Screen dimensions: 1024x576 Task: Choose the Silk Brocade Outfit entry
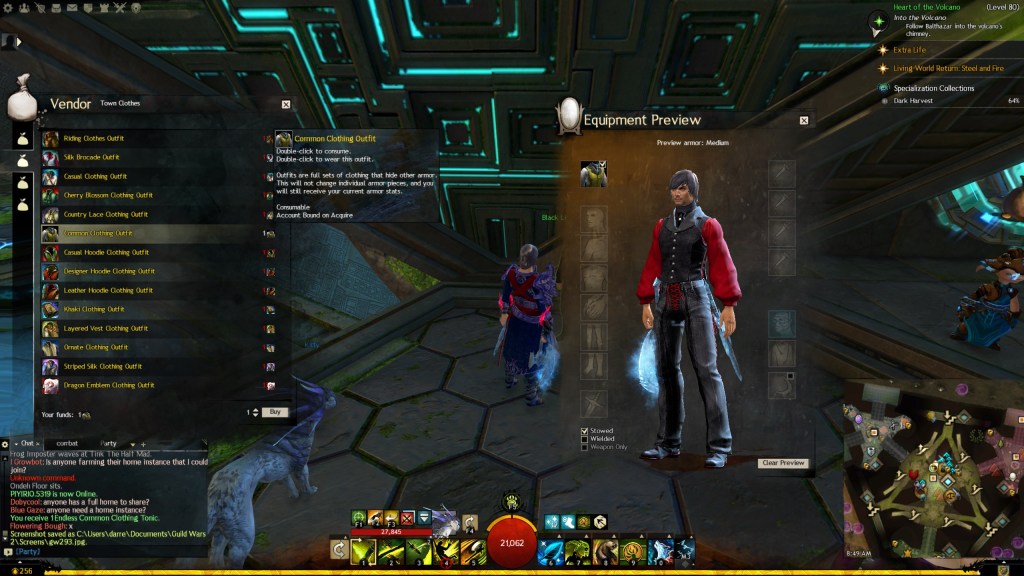click(x=91, y=157)
